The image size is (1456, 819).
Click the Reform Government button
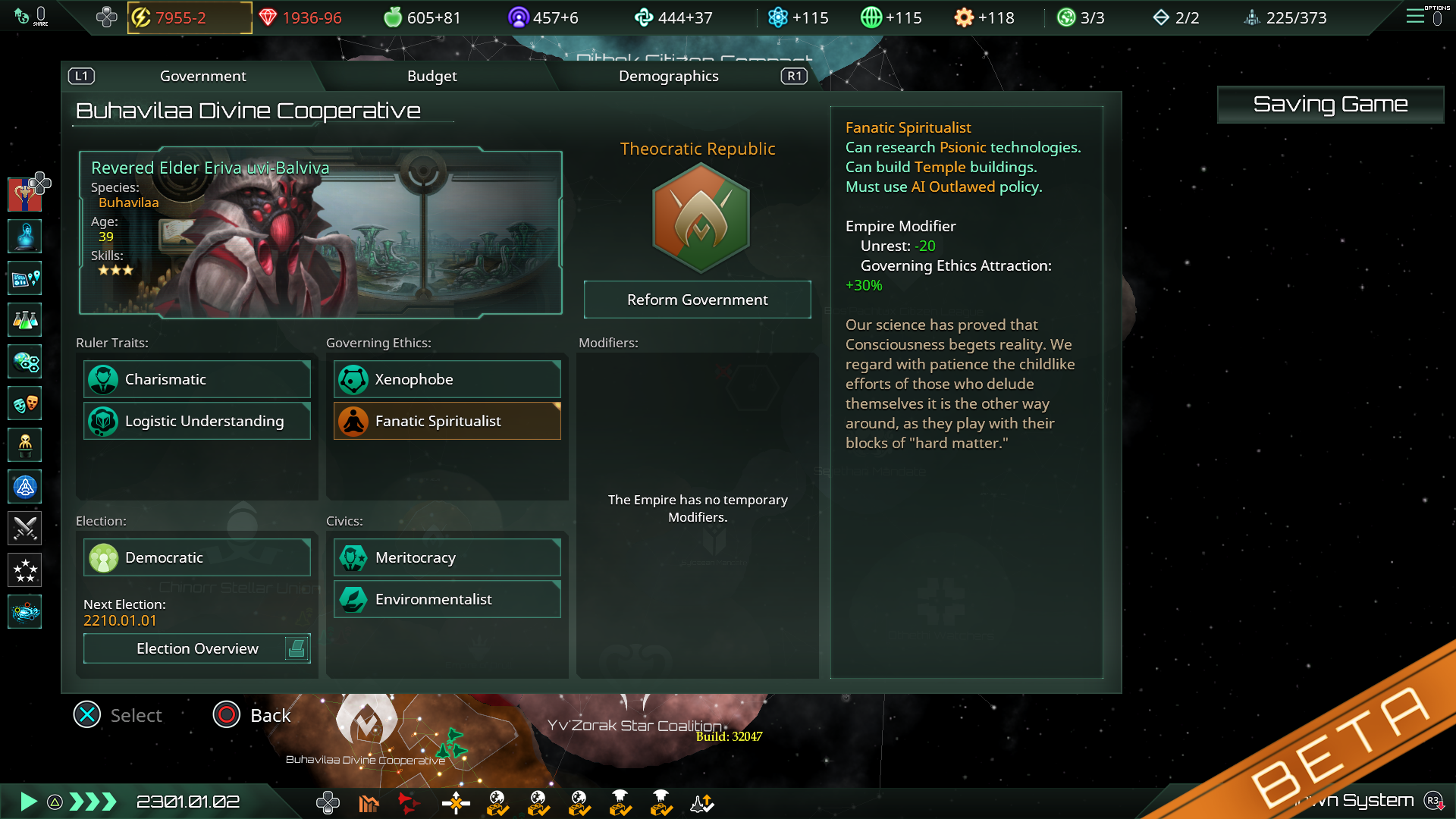696,300
